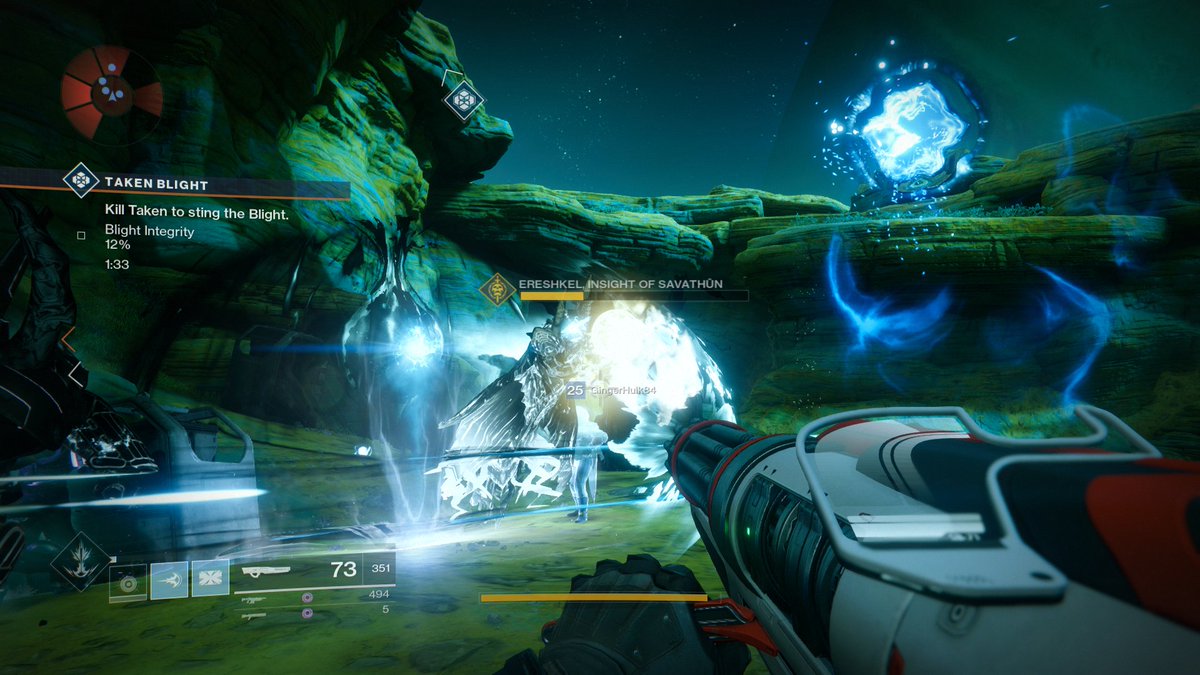Trigger the melee ability icon
The height and width of the screenshot is (675, 1200).
click(x=169, y=579)
